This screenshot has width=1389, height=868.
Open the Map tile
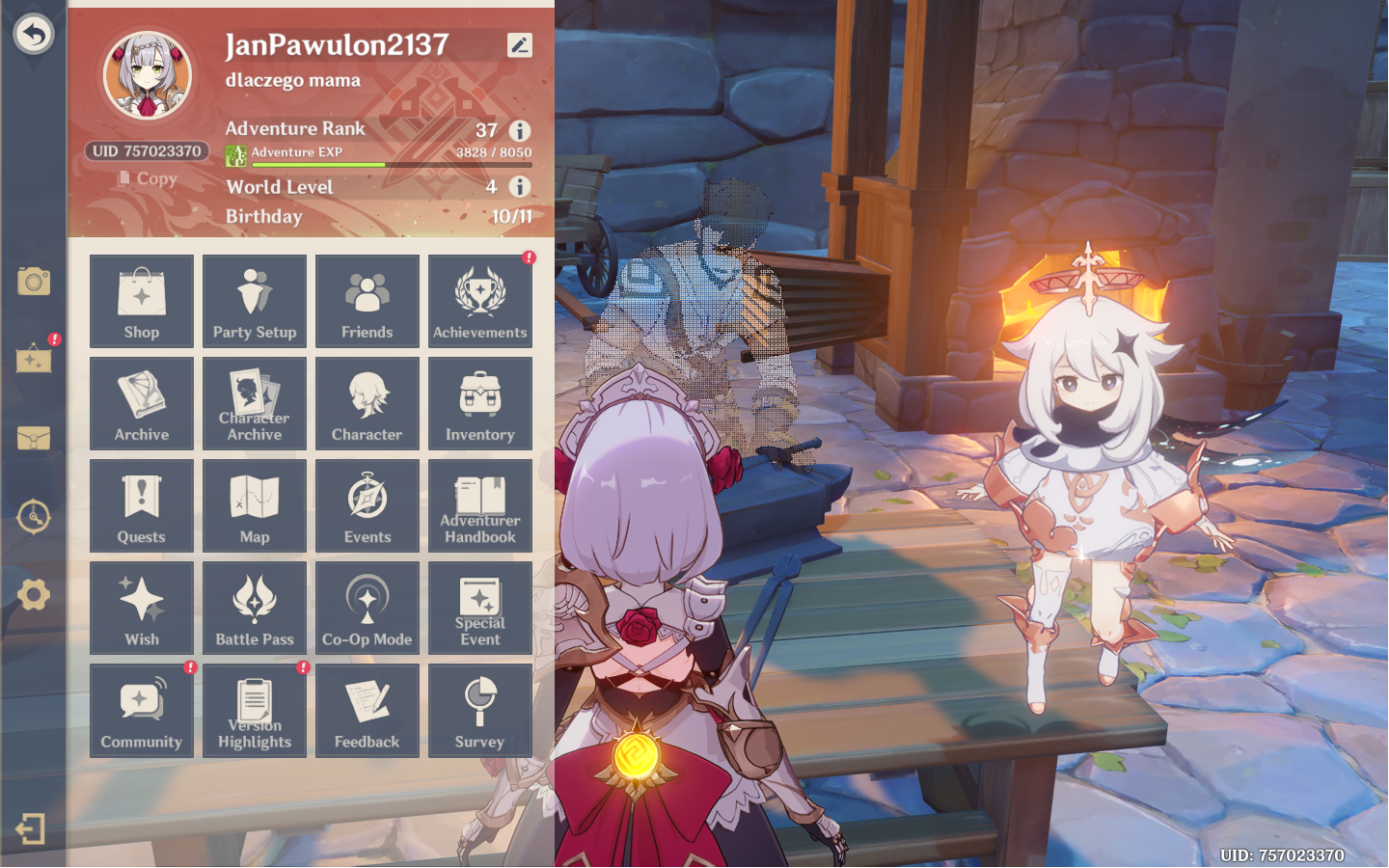click(255, 505)
